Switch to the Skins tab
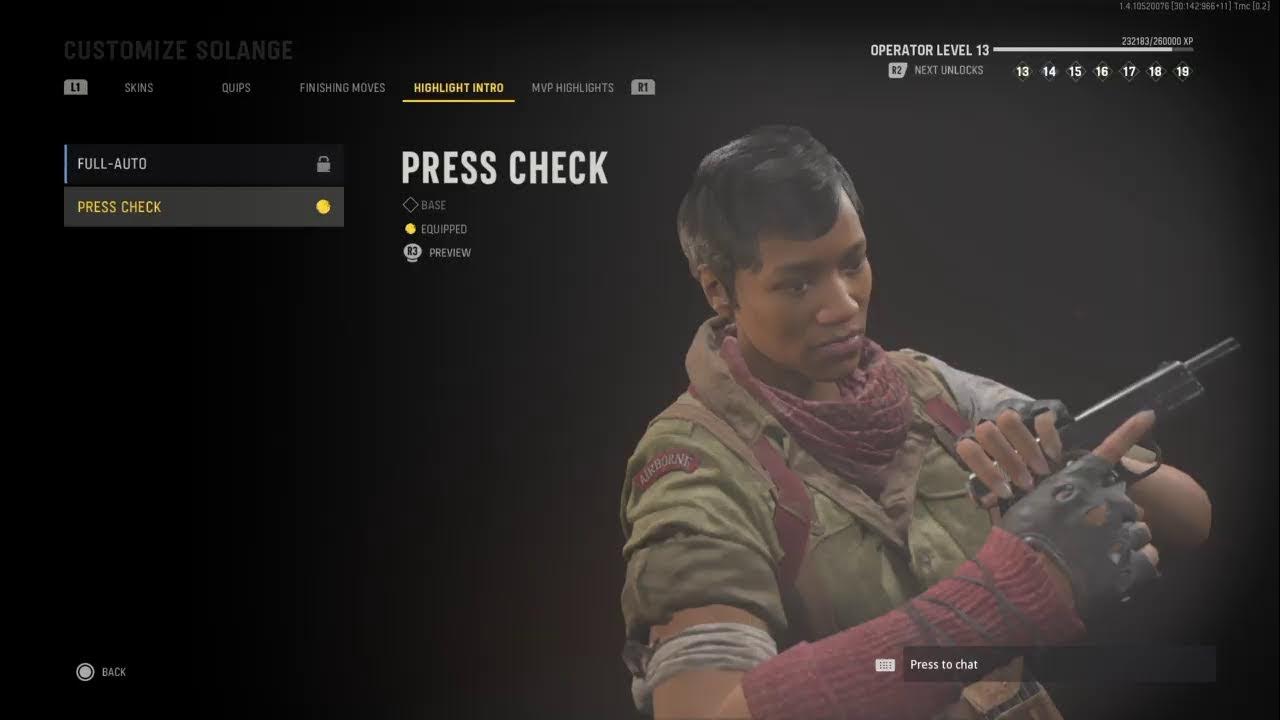Screen dimensions: 1280x720 click(x=138, y=87)
